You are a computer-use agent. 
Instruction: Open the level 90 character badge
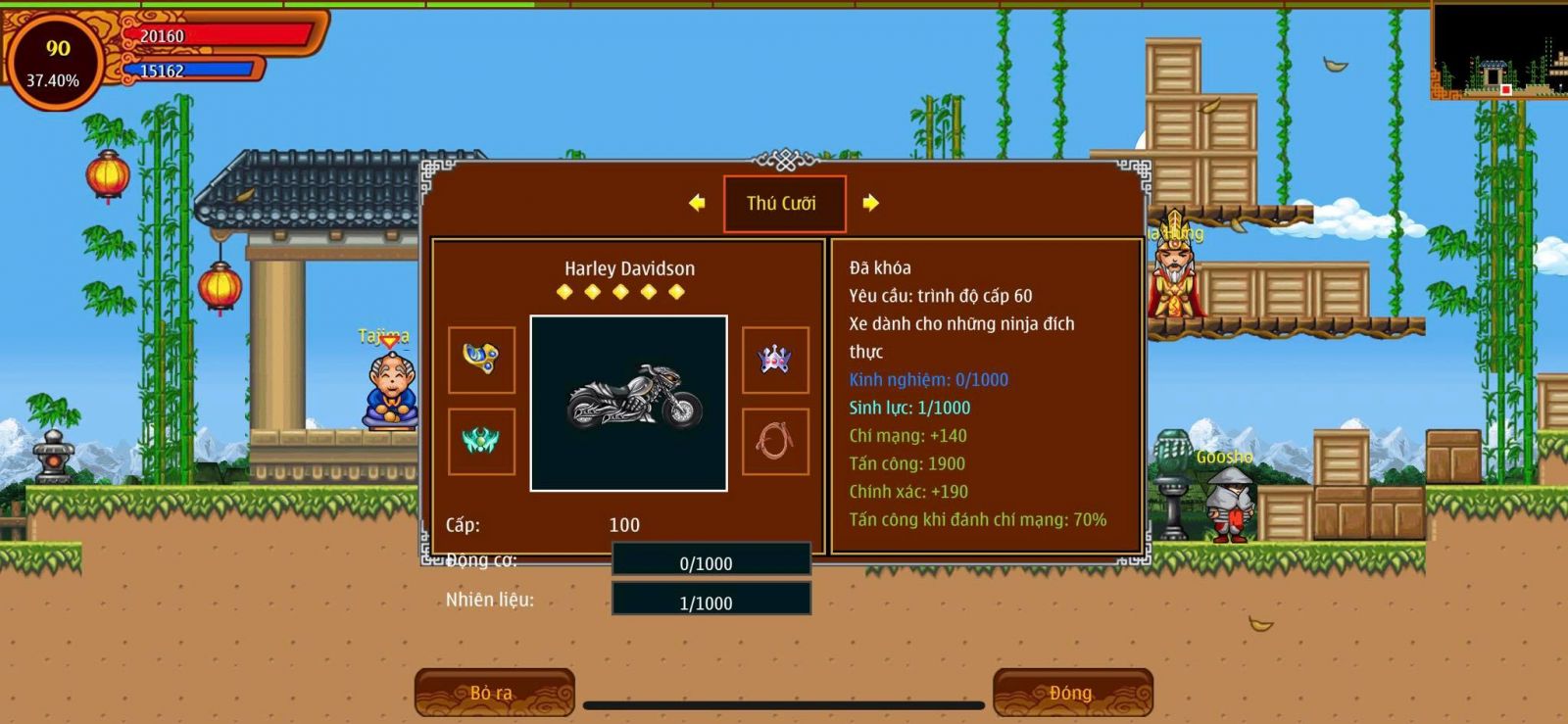pos(56,61)
